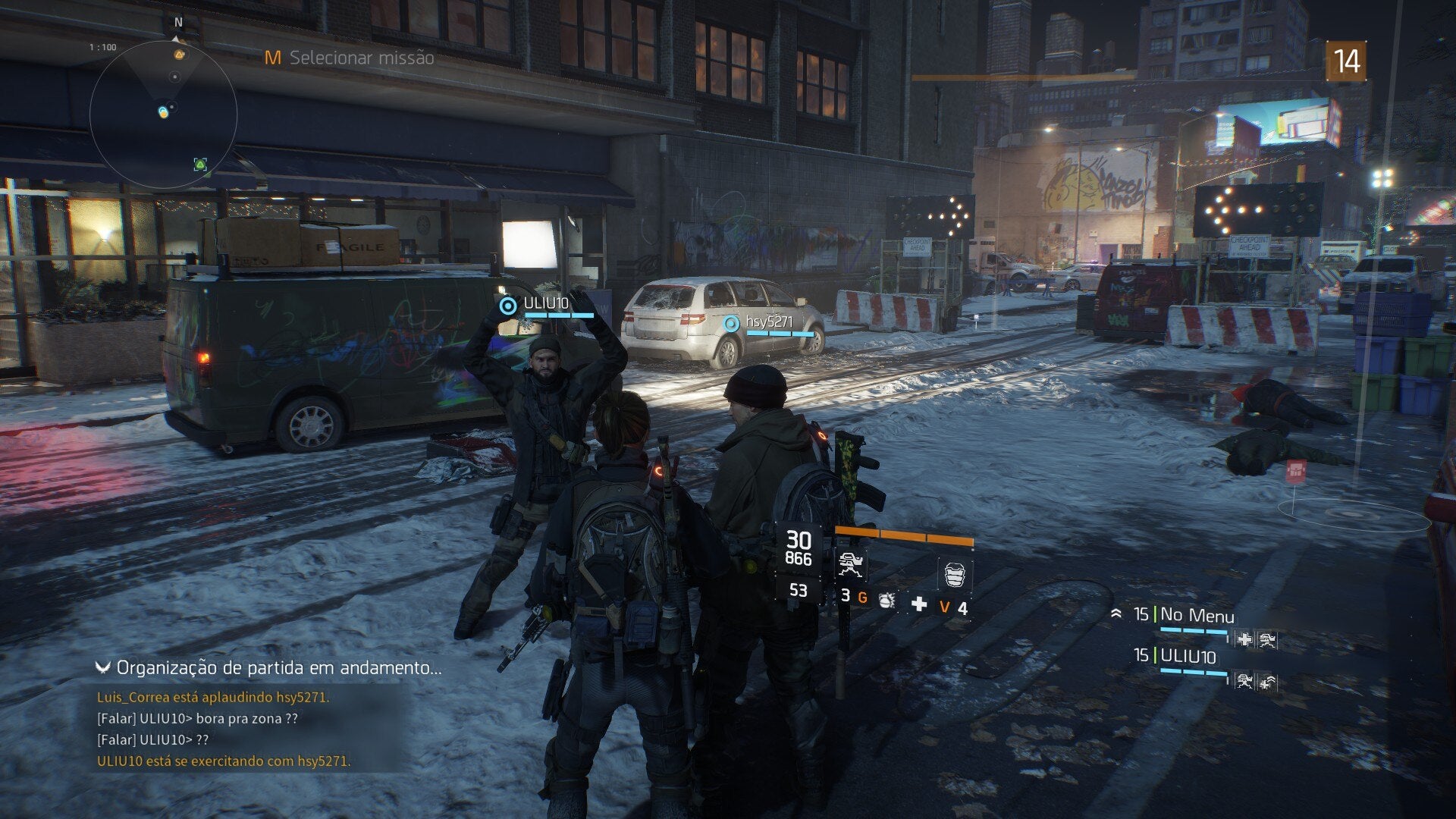Image resolution: width=1456 pixels, height=819 pixels.
Task: Select ULIU10 in the group list
Action: coord(1188,656)
